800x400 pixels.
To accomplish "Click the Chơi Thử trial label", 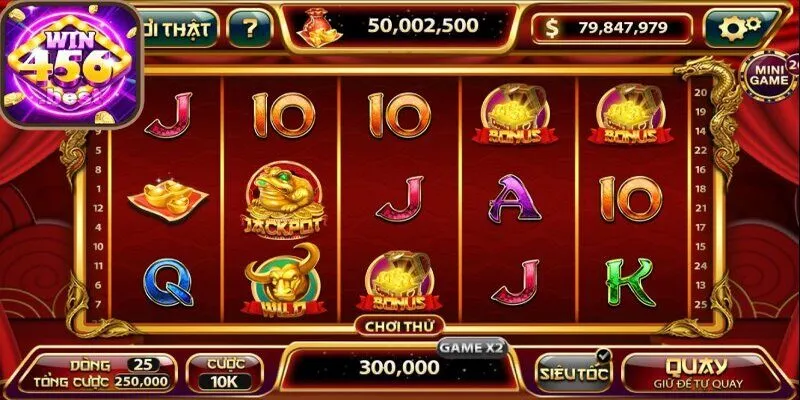I will pyautogui.click(x=400, y=325).
